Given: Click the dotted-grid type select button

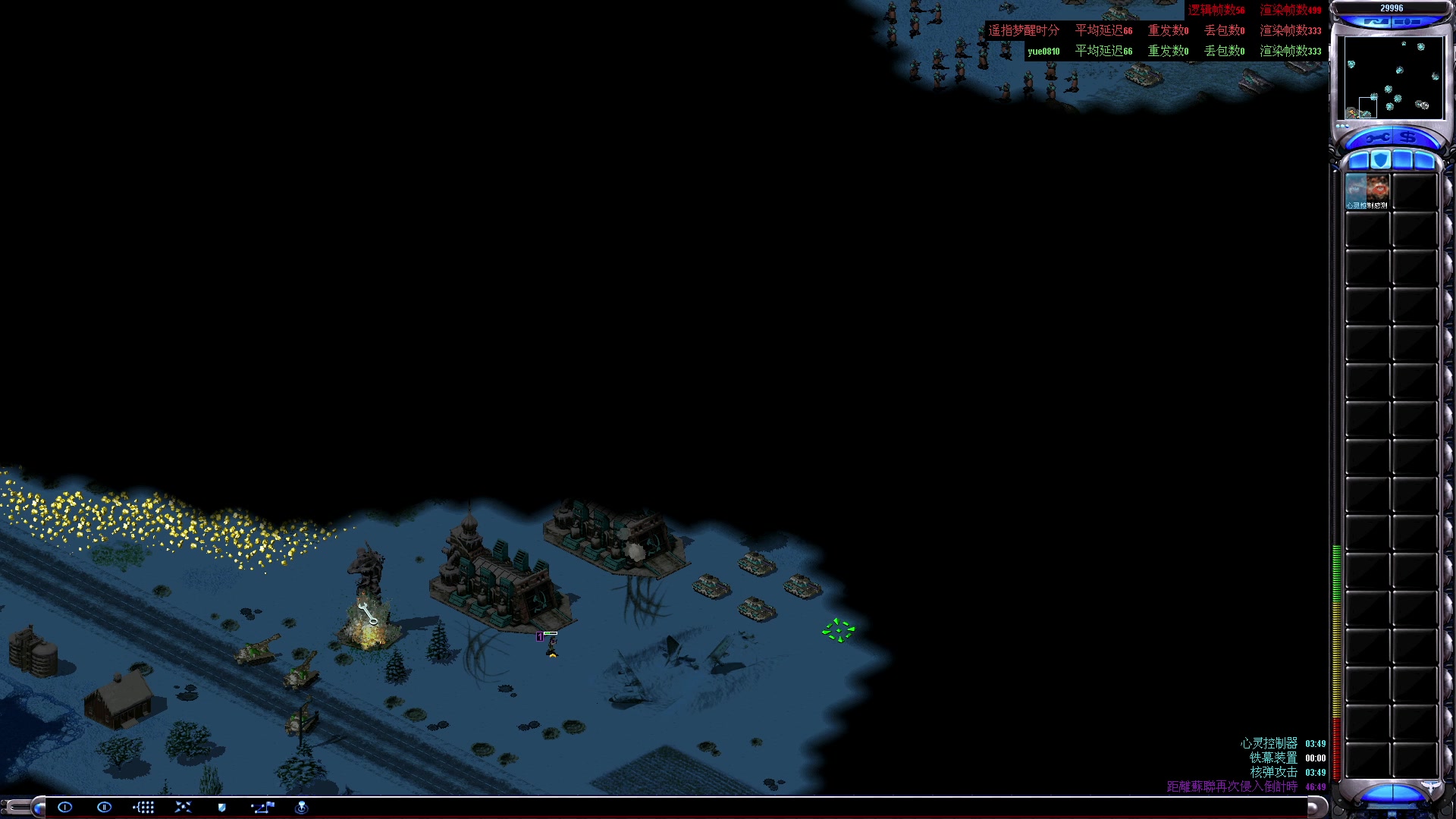Looking at the screenshot, I should (143, 807).
